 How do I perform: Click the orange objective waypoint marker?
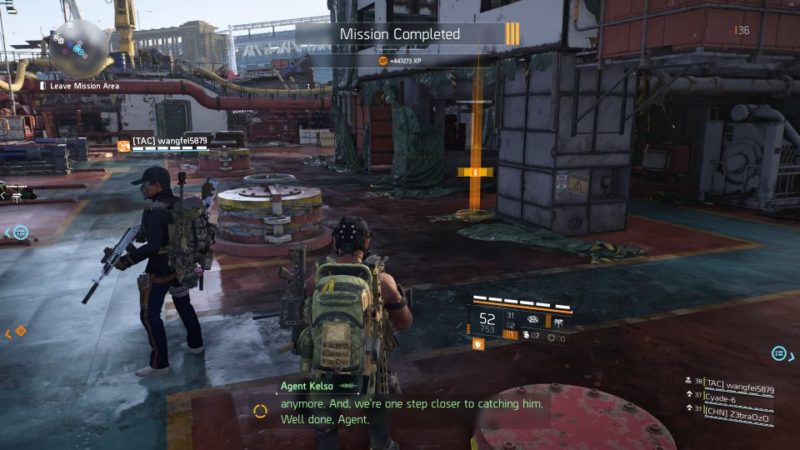coord(476,173)
